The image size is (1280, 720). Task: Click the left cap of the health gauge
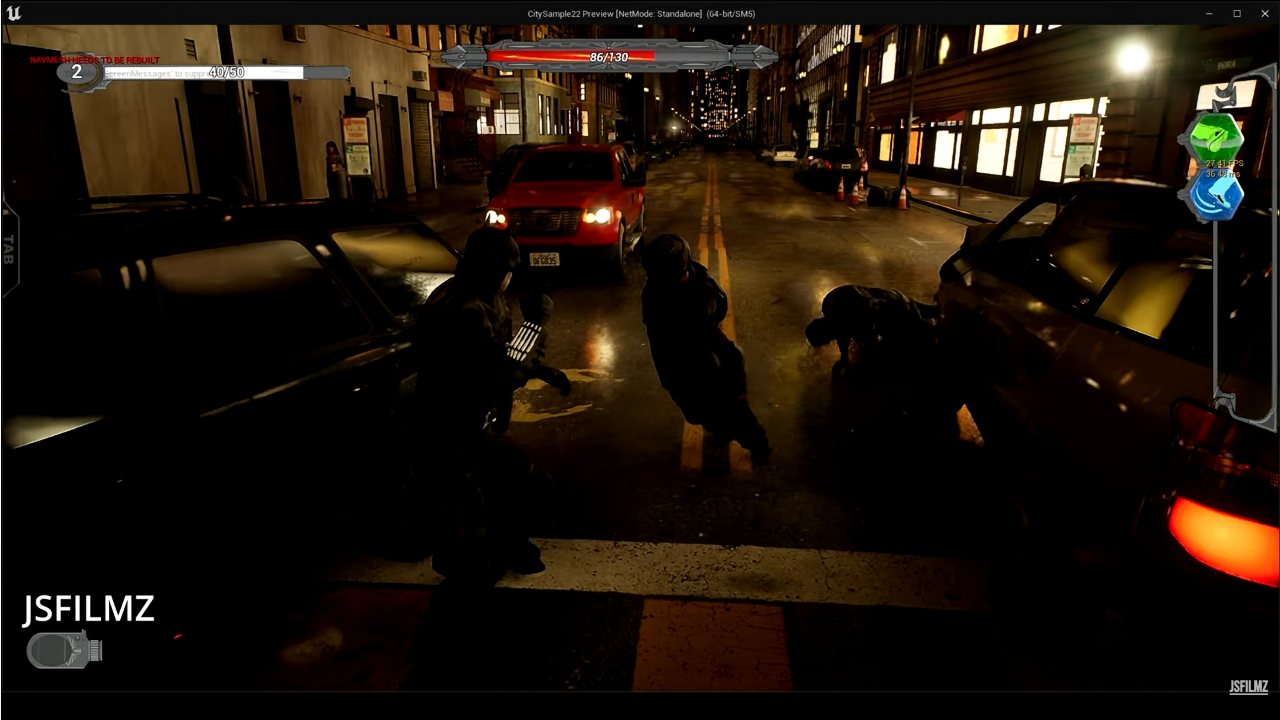point(460,57)
